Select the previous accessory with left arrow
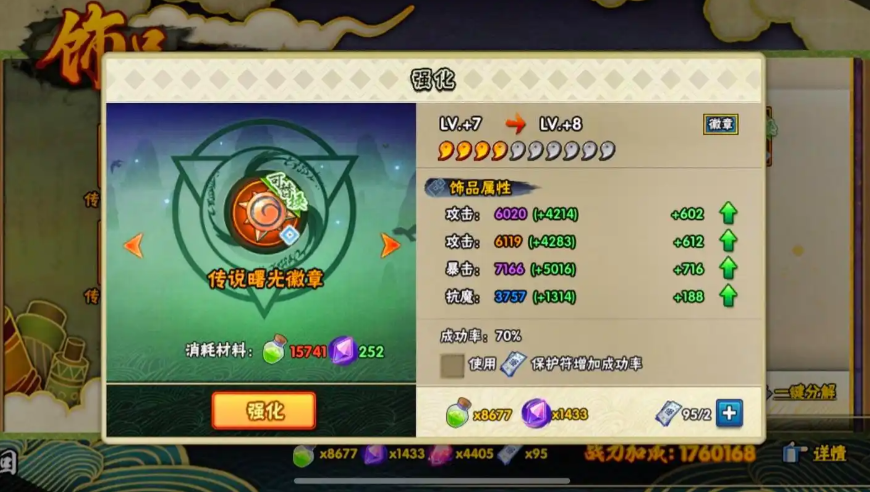870x492 pixels. 133,245
